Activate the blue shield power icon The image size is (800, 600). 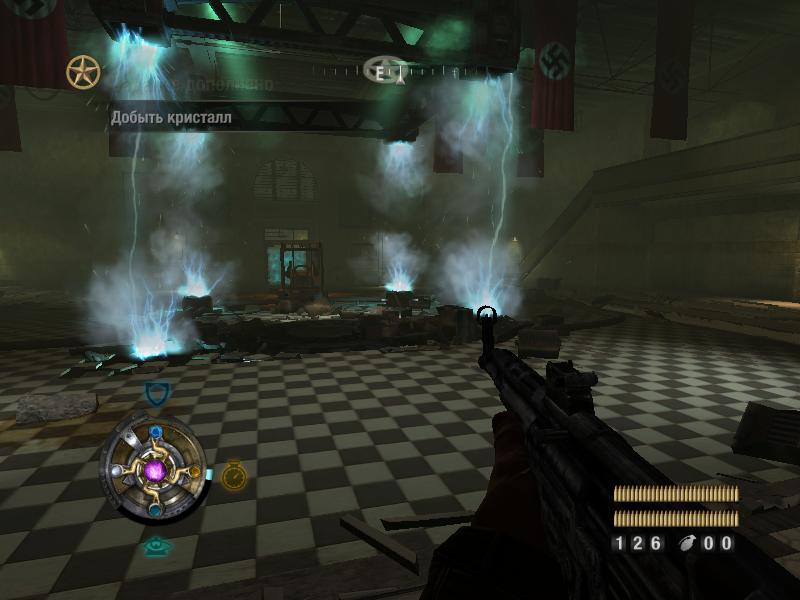click(x=155, y=394)
